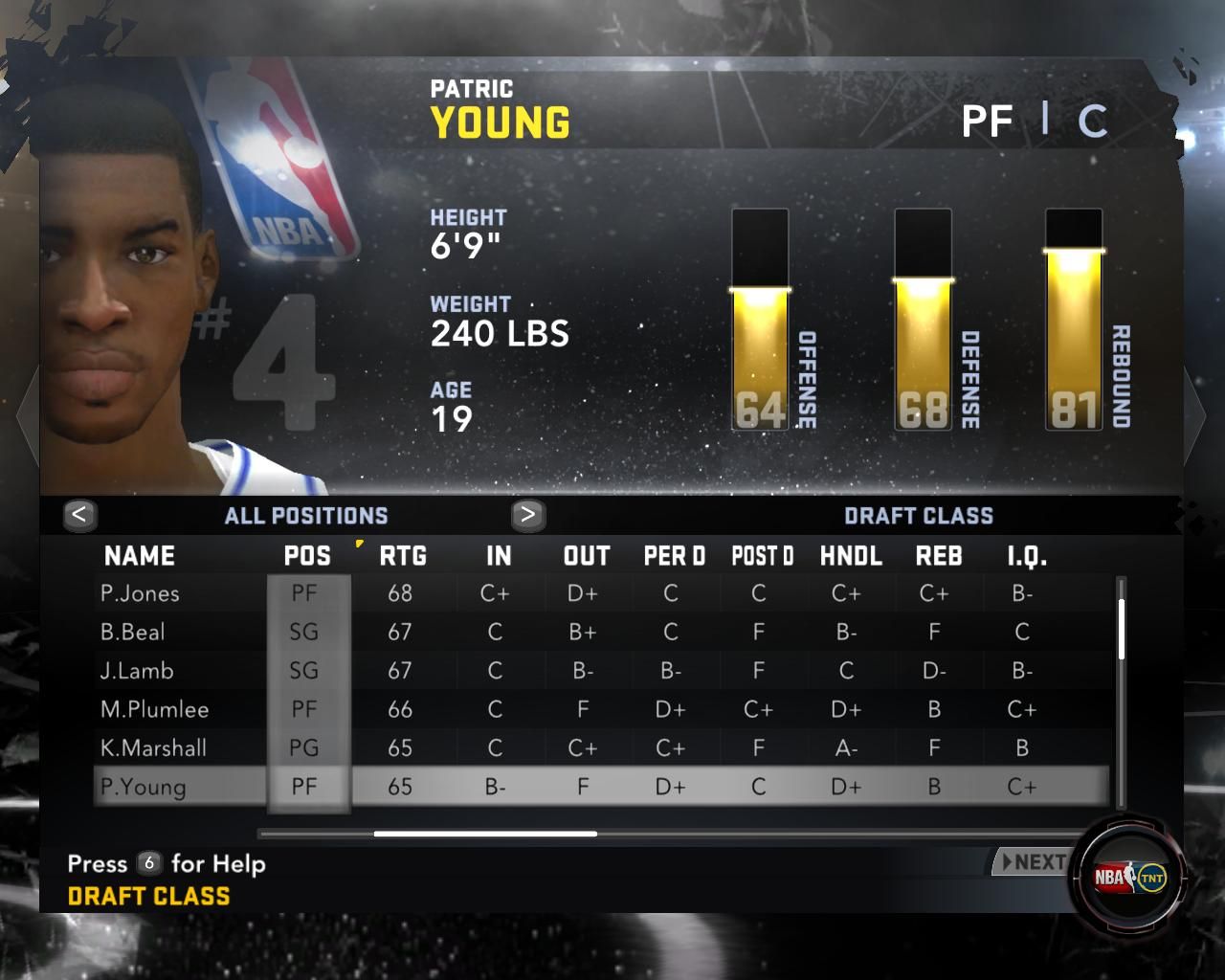
Task: Sort by the IN inside scoring column
Action: pyautogui.click(x=499, y=556)
